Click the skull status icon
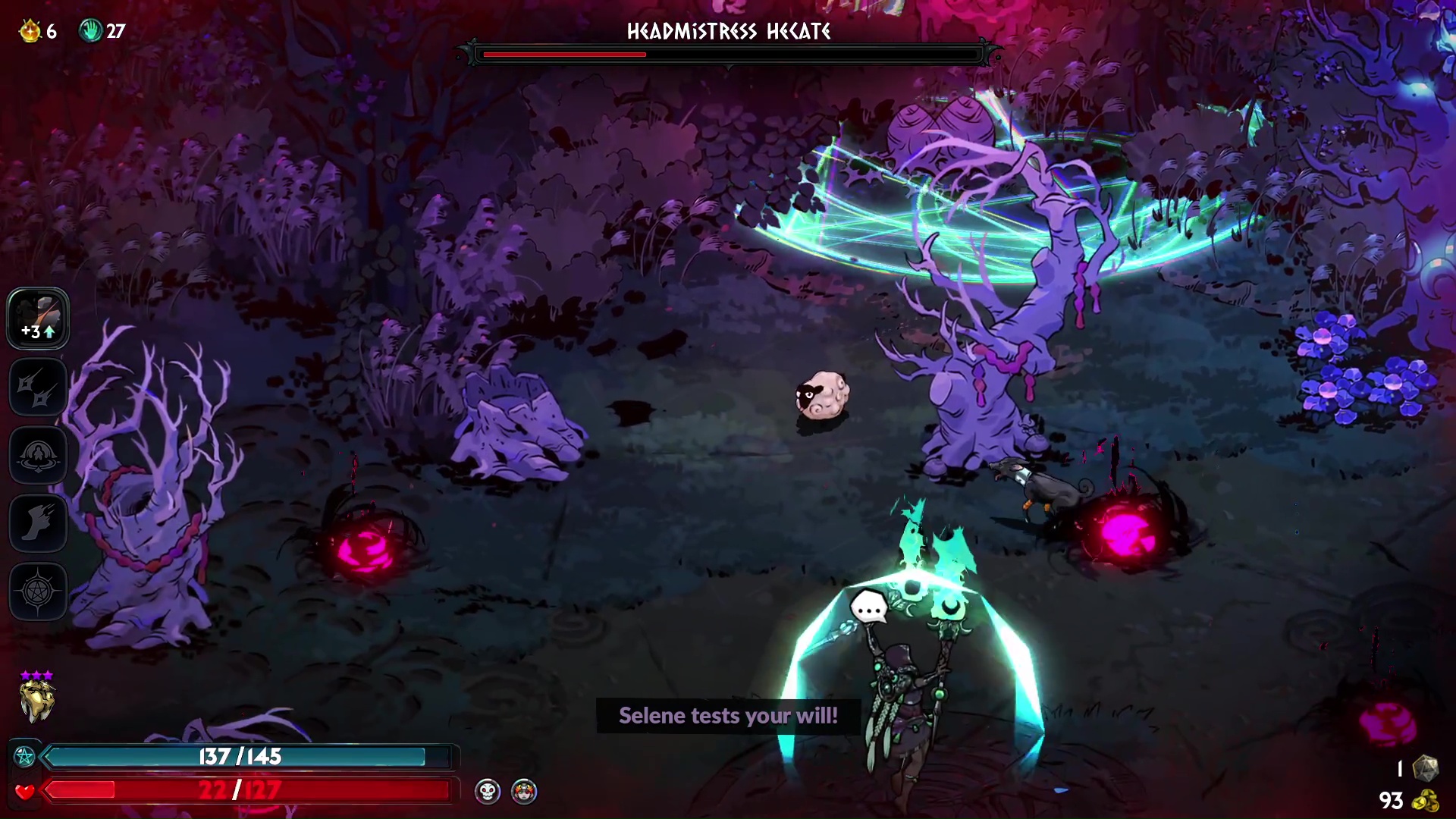 tap(488, 792)
